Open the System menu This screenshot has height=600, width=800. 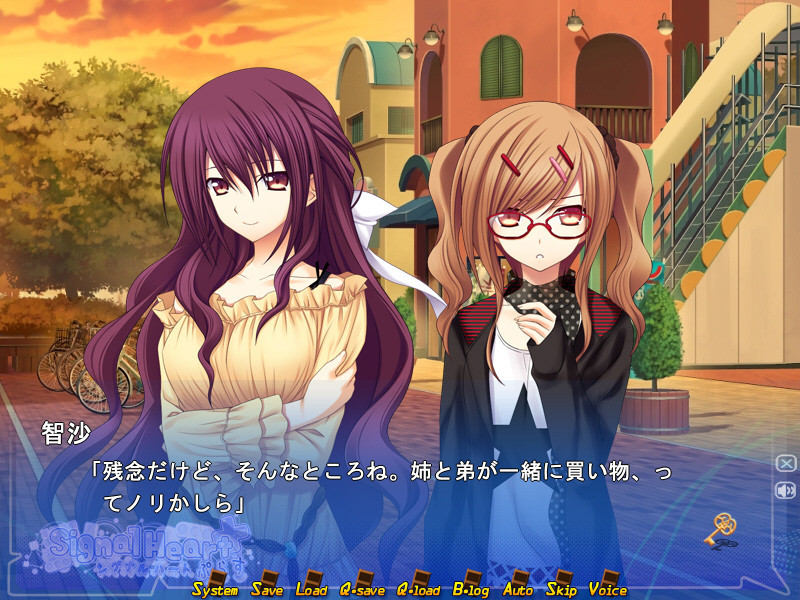[x=215, y=588]
